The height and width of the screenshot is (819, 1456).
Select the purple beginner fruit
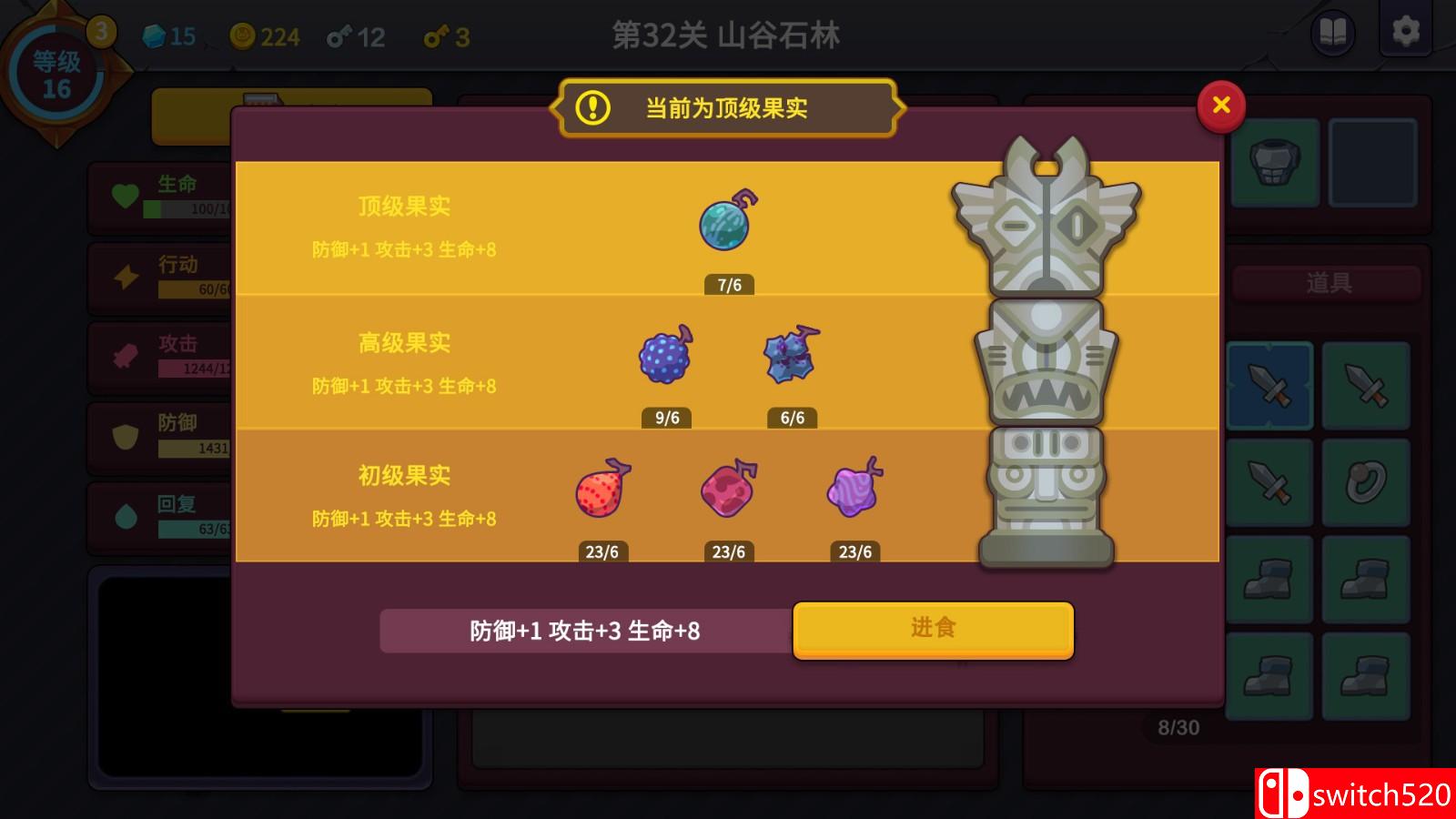pos(854,493)
